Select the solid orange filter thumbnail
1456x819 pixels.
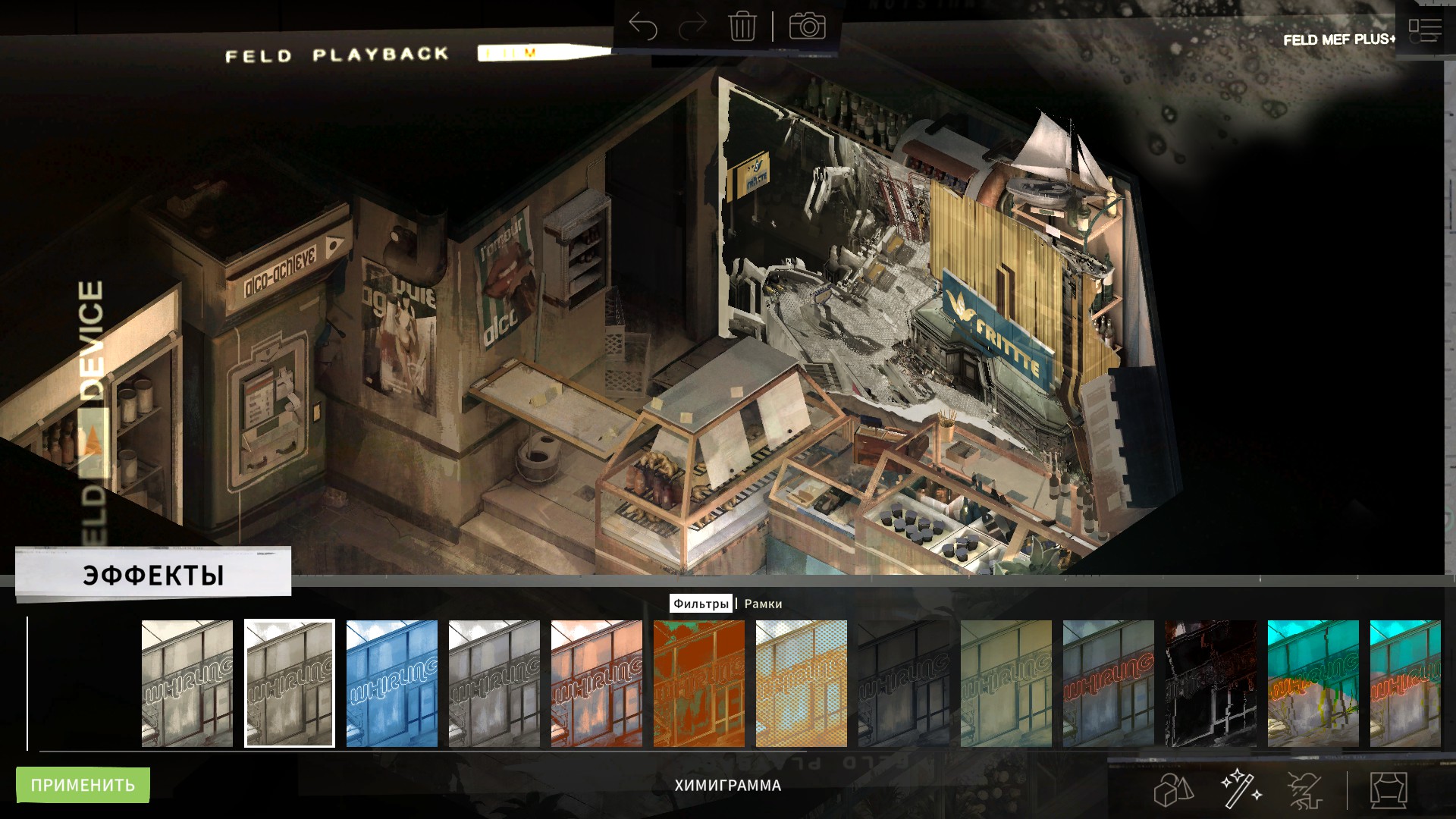point(699,683)
